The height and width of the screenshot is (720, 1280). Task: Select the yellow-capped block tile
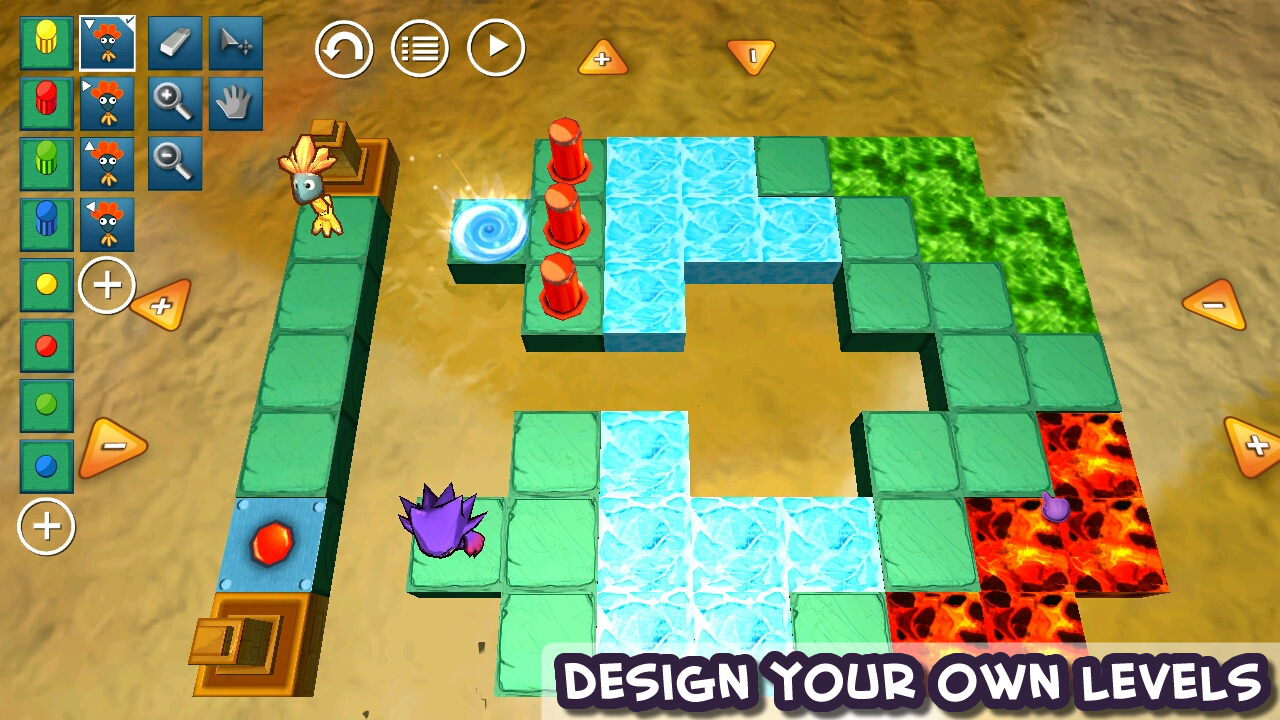click(x=44, y=44)
